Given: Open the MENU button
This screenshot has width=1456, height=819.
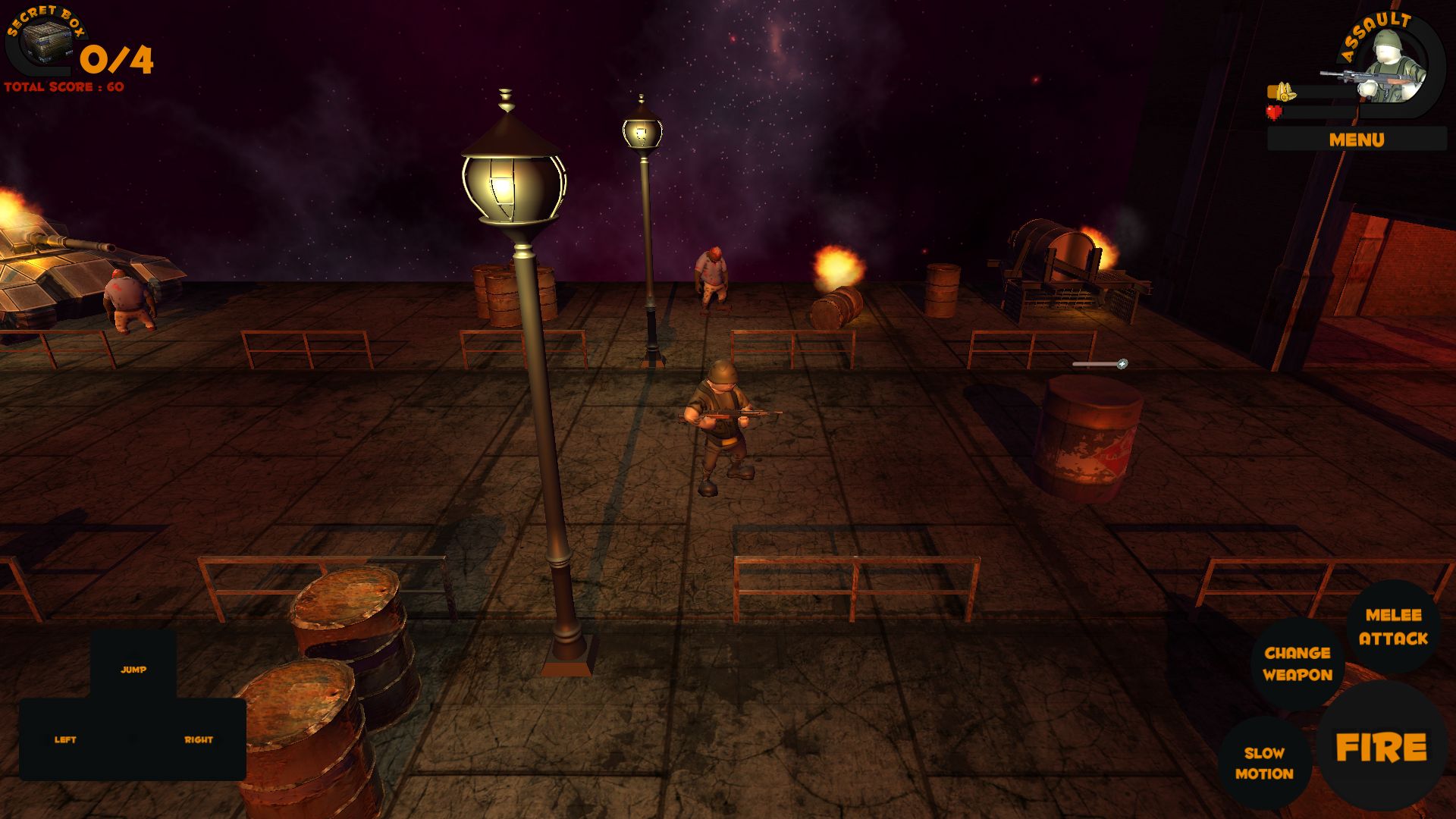Looking at the screenshot, I should [x=1356, y=140].
